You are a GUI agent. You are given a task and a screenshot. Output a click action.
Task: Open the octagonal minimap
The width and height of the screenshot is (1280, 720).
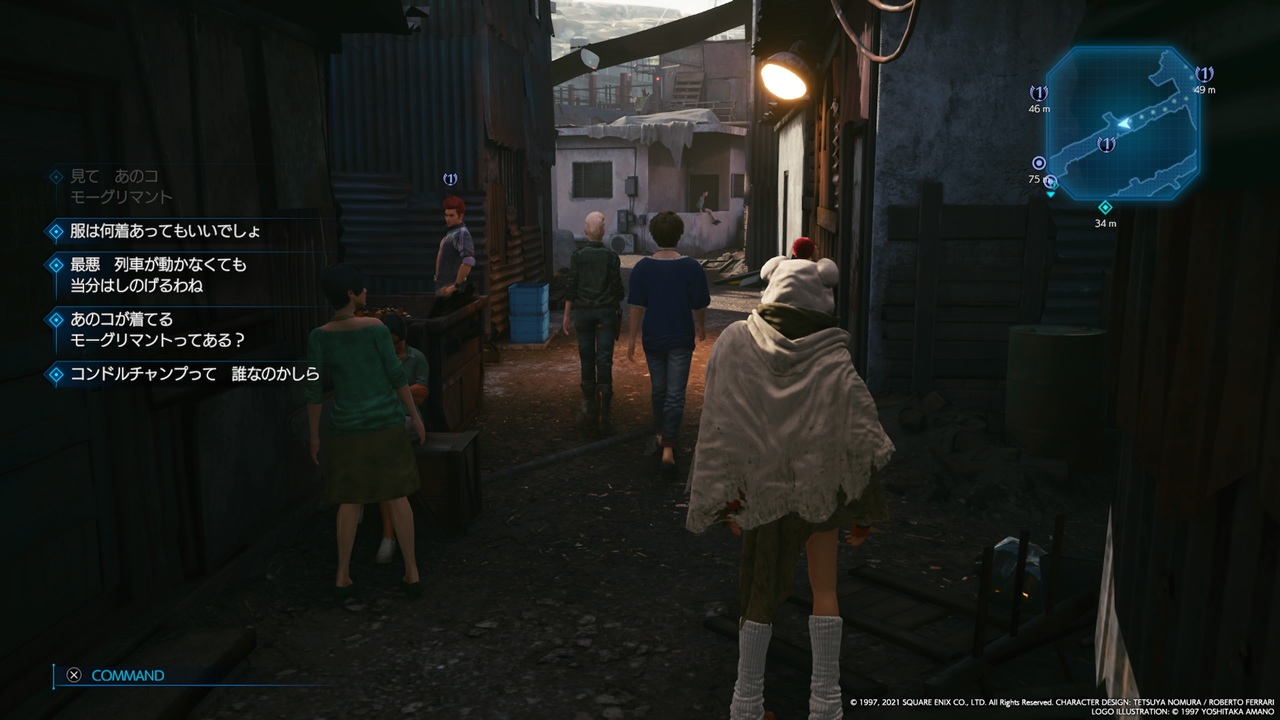pos(1122,122)
